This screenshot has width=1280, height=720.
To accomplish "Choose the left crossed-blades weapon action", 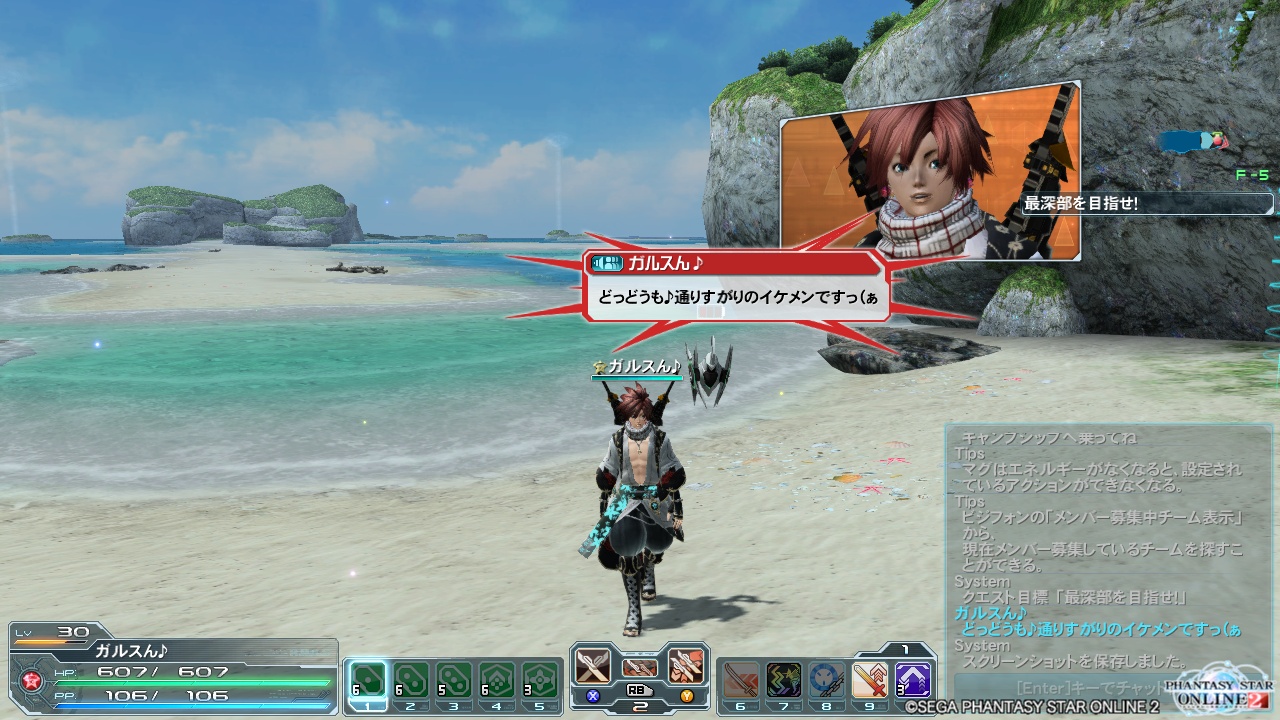I will coord(593,665).
